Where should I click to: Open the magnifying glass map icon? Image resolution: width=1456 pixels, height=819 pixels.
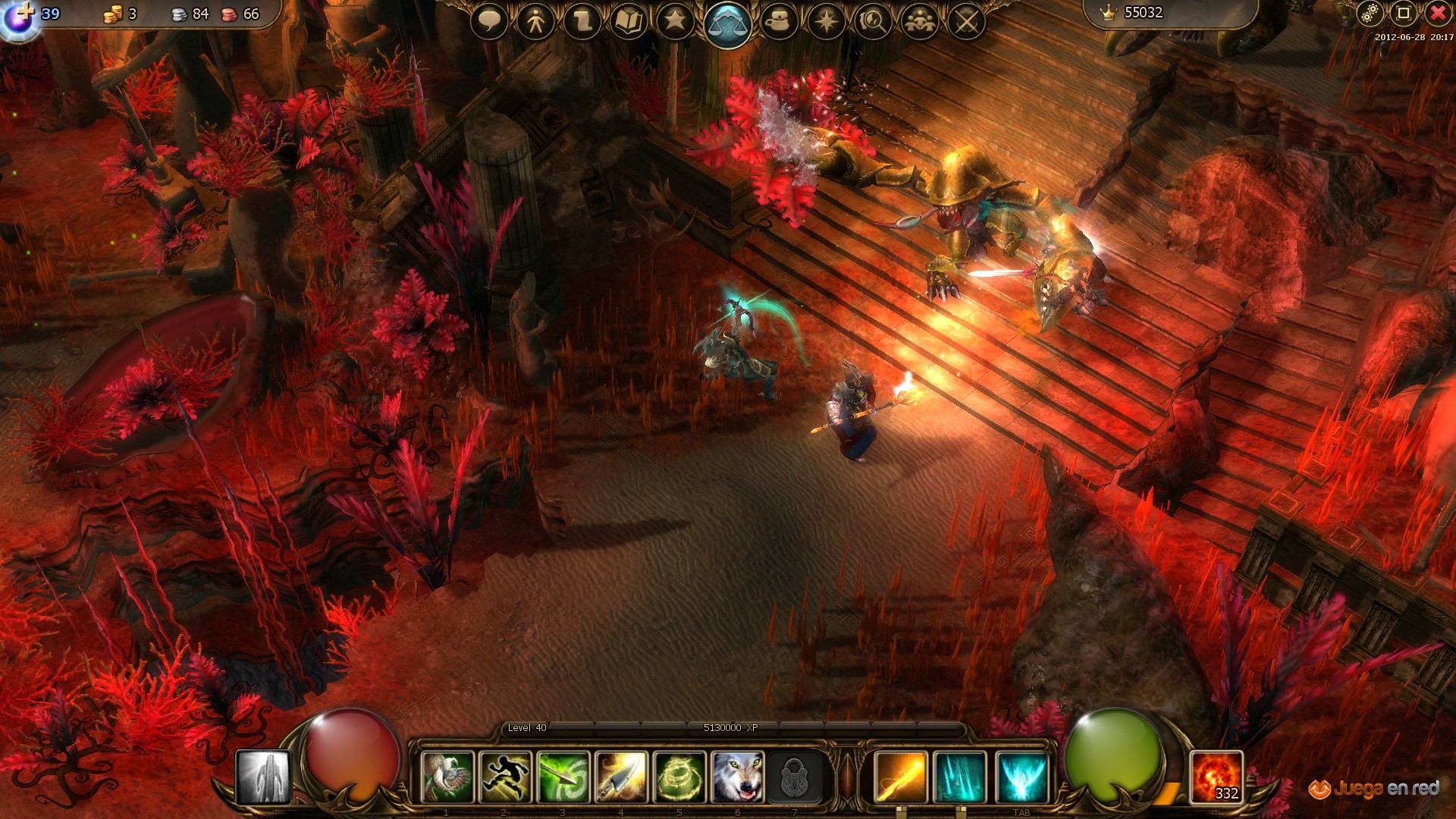click(873, 21)
